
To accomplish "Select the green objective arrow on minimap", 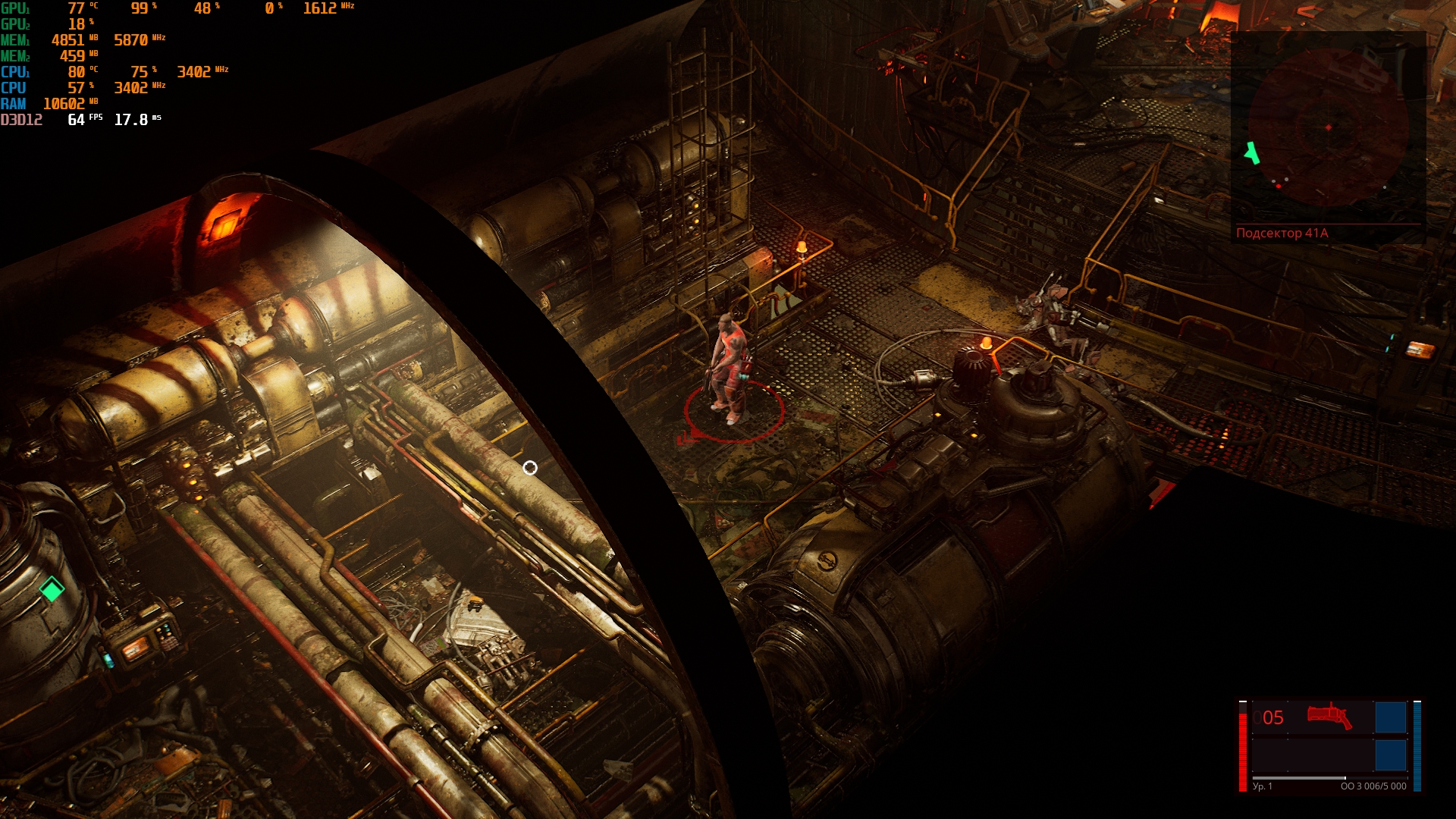I will pyautogui.click(x=1251, y=153).
